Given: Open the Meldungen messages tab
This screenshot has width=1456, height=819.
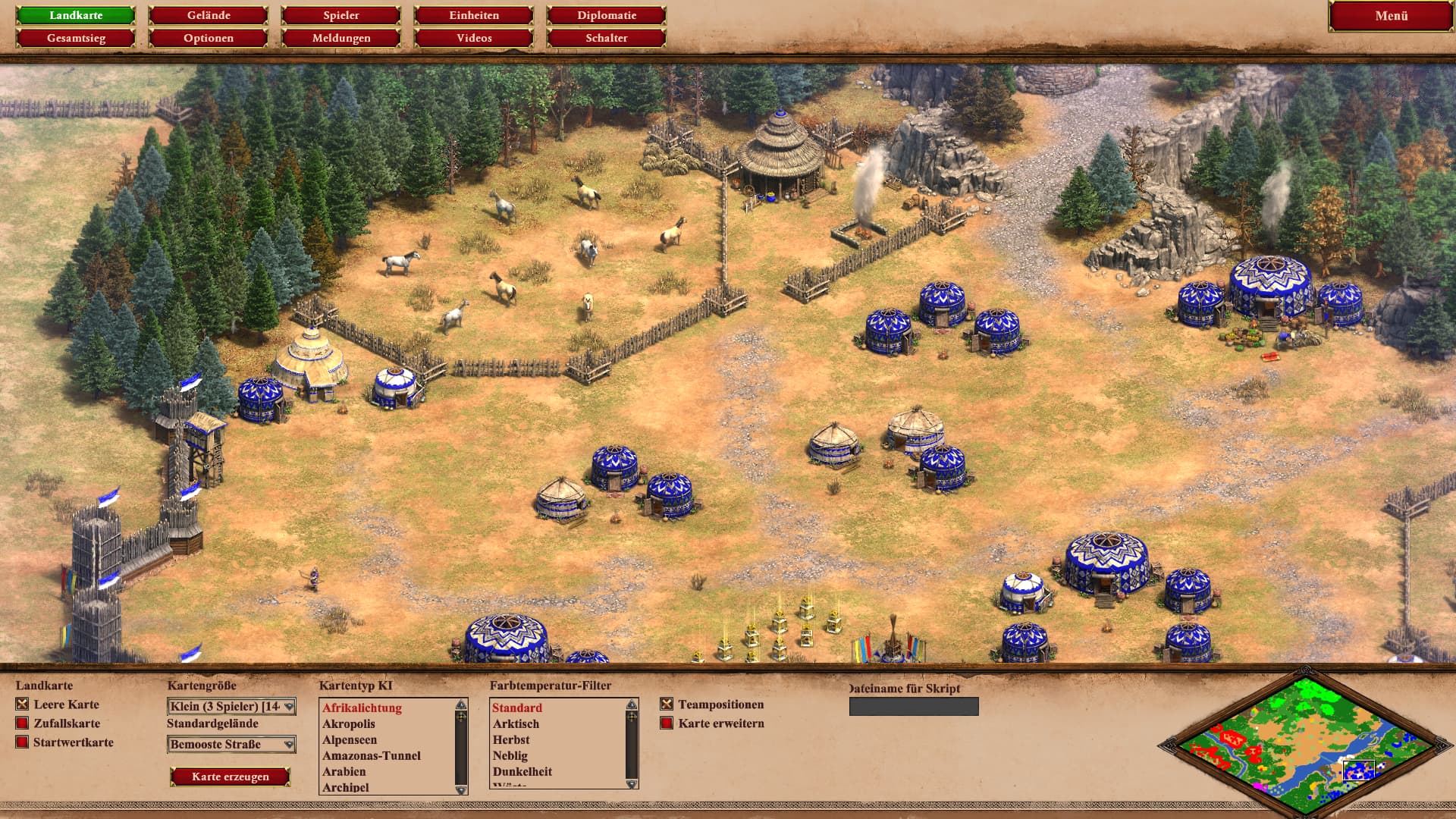Looking at the screenshot, I should pyautogui.click(x=341, y=38).
